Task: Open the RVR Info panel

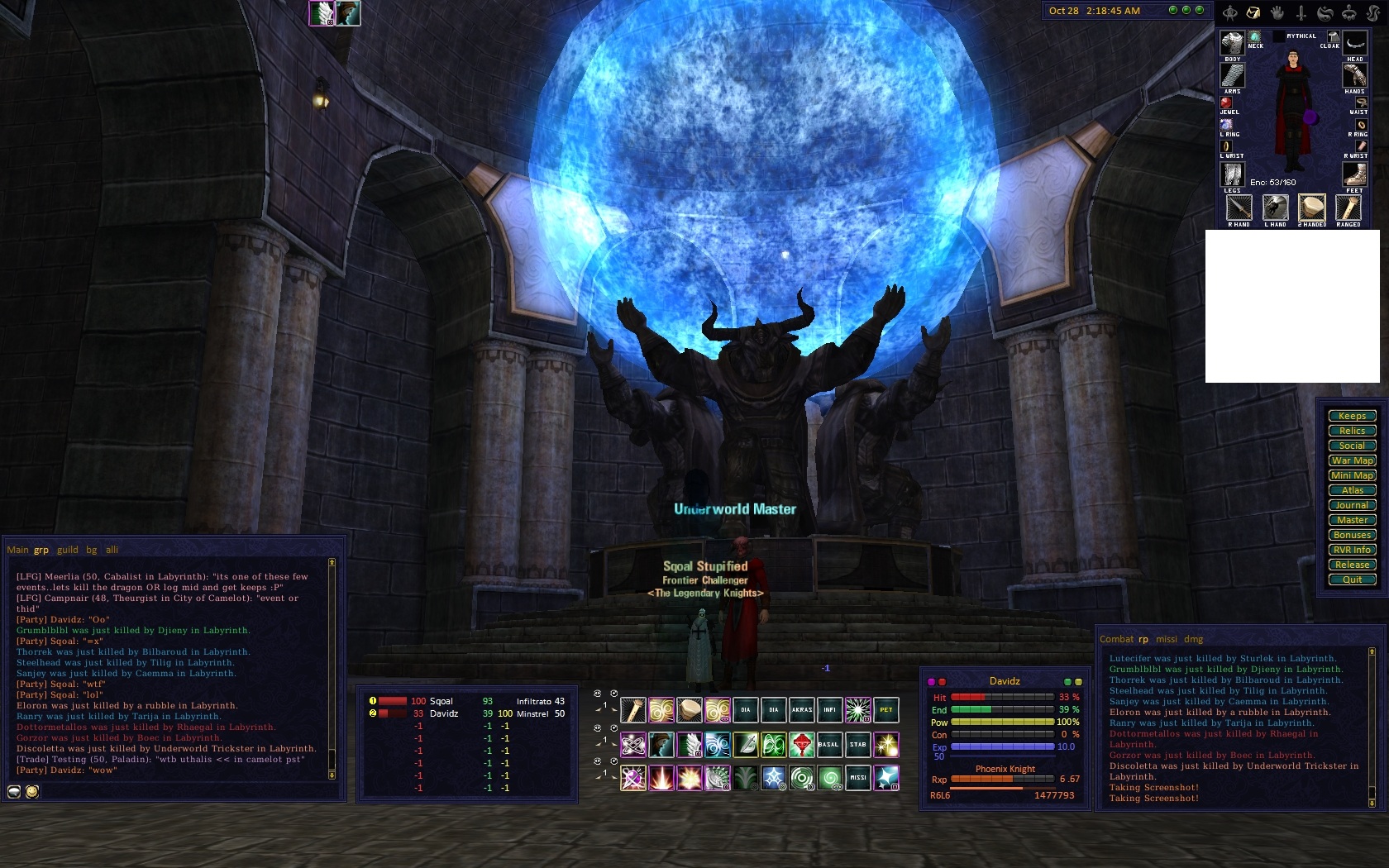Action: pyautogui.click(x=1352, y=550)
